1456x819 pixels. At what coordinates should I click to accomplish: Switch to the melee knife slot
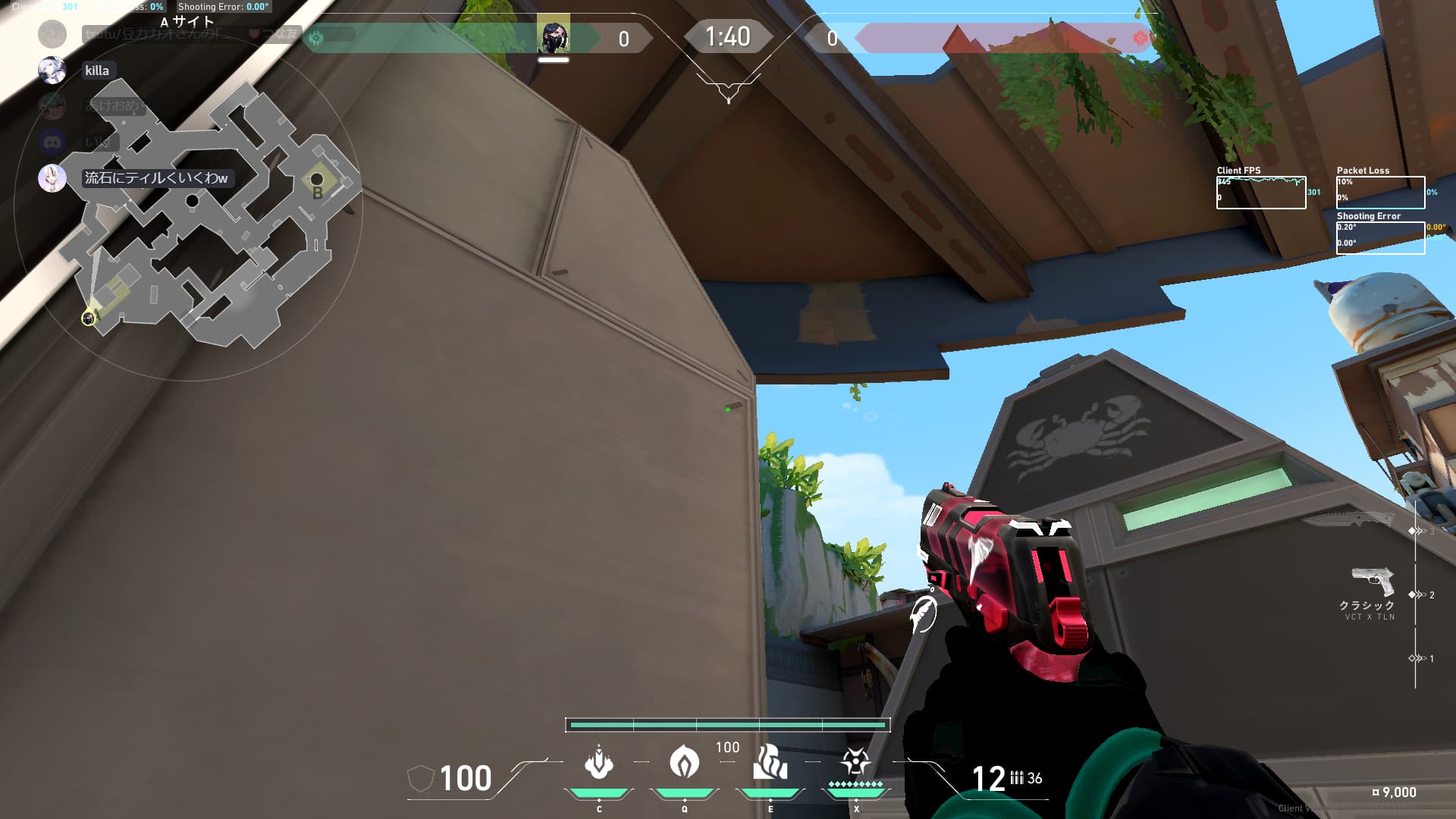(x=1348, y=519)
